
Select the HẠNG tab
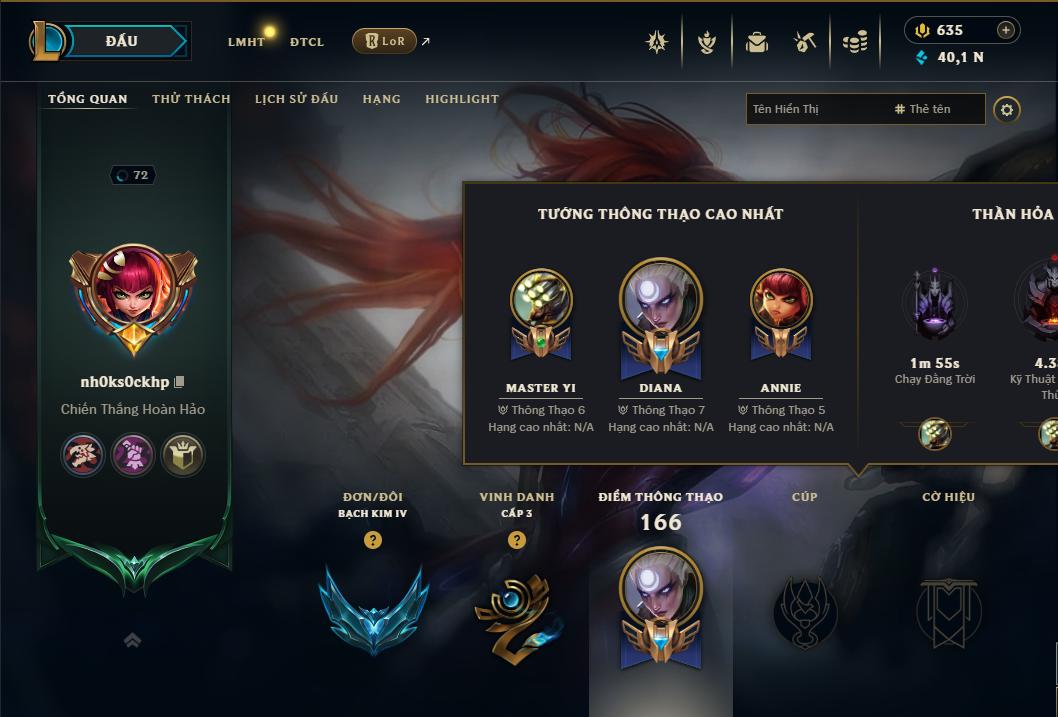[381, 99]
